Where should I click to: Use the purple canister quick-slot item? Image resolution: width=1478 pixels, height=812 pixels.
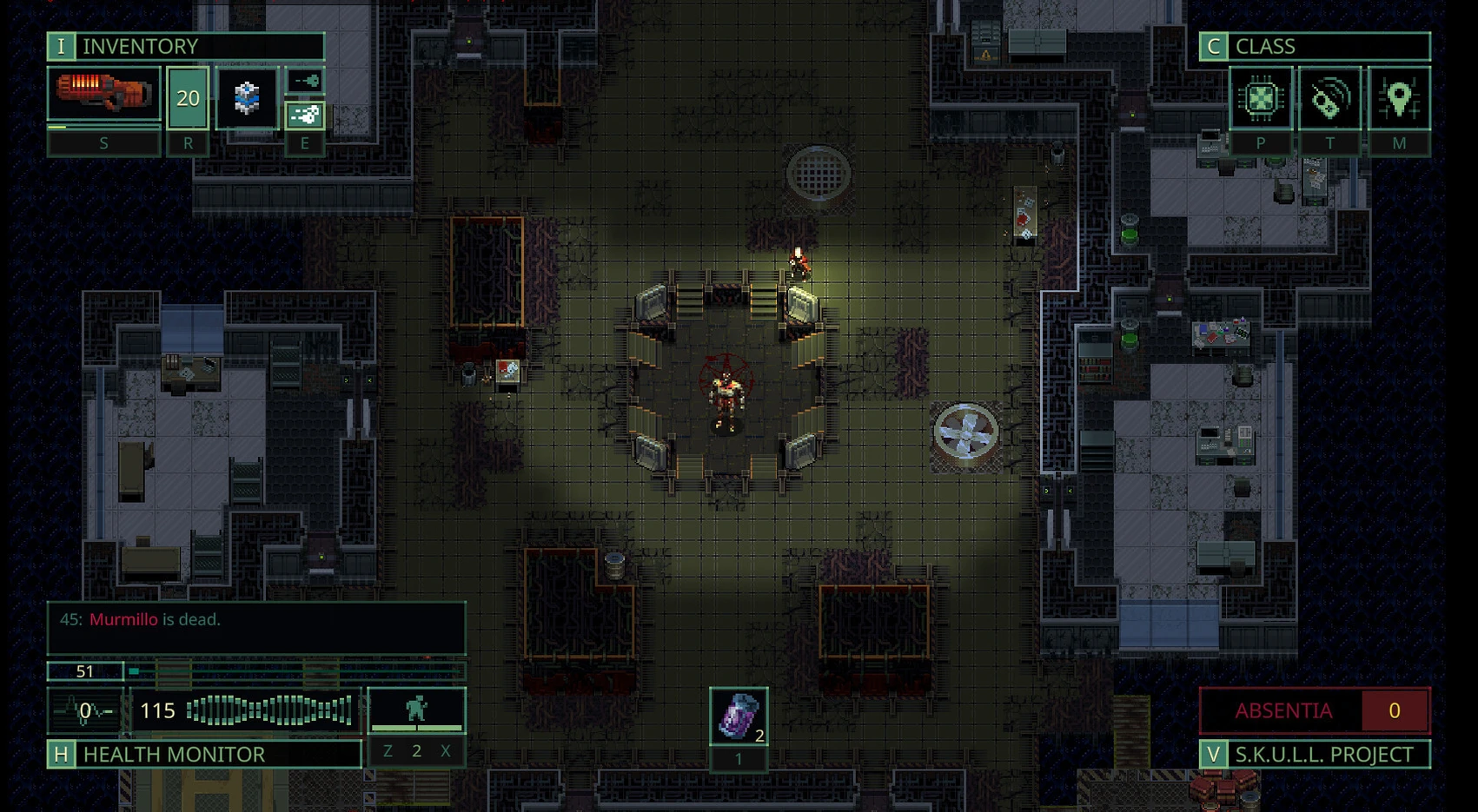point(739,716)
